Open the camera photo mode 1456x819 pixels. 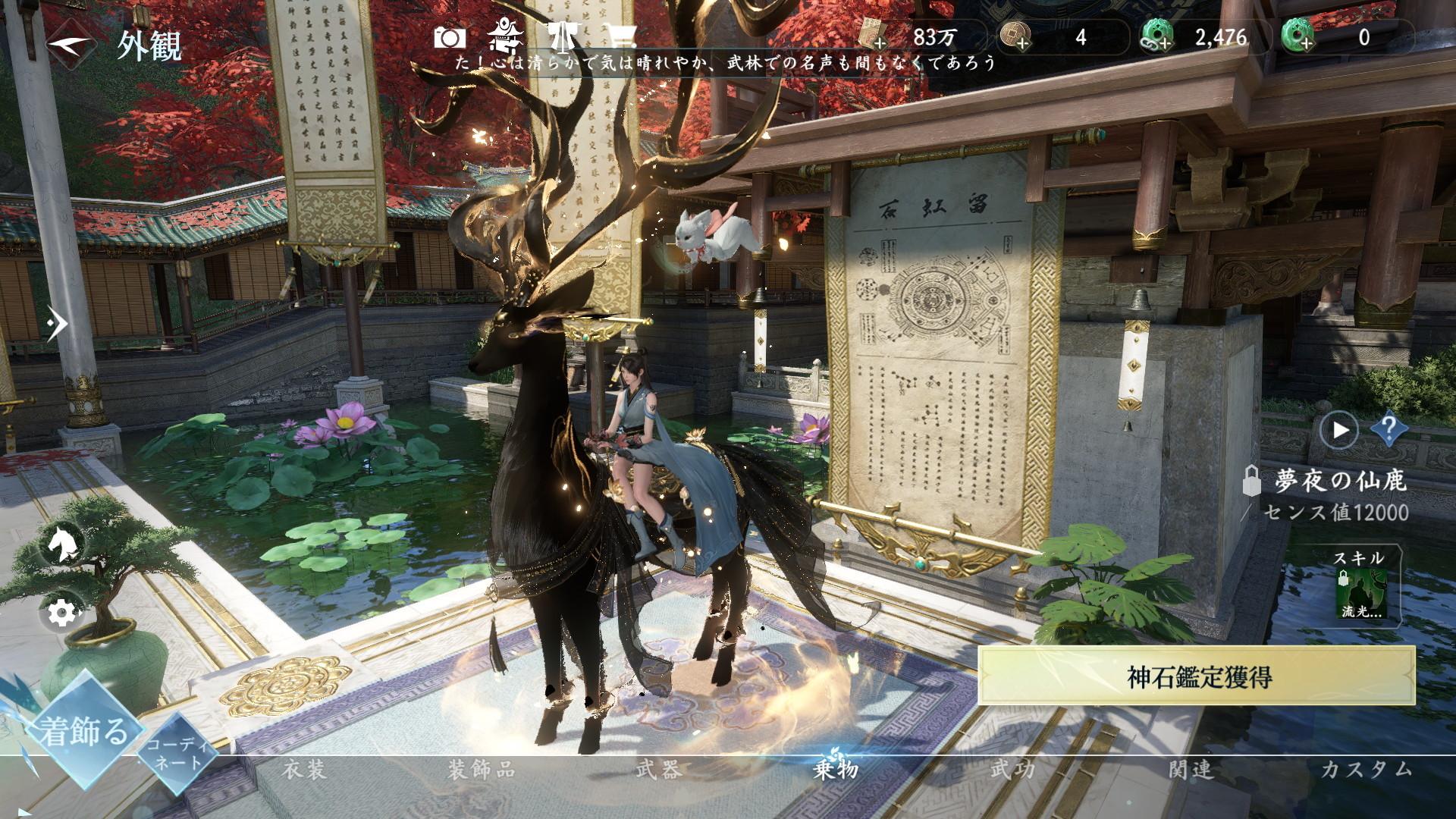coord(450,37)
